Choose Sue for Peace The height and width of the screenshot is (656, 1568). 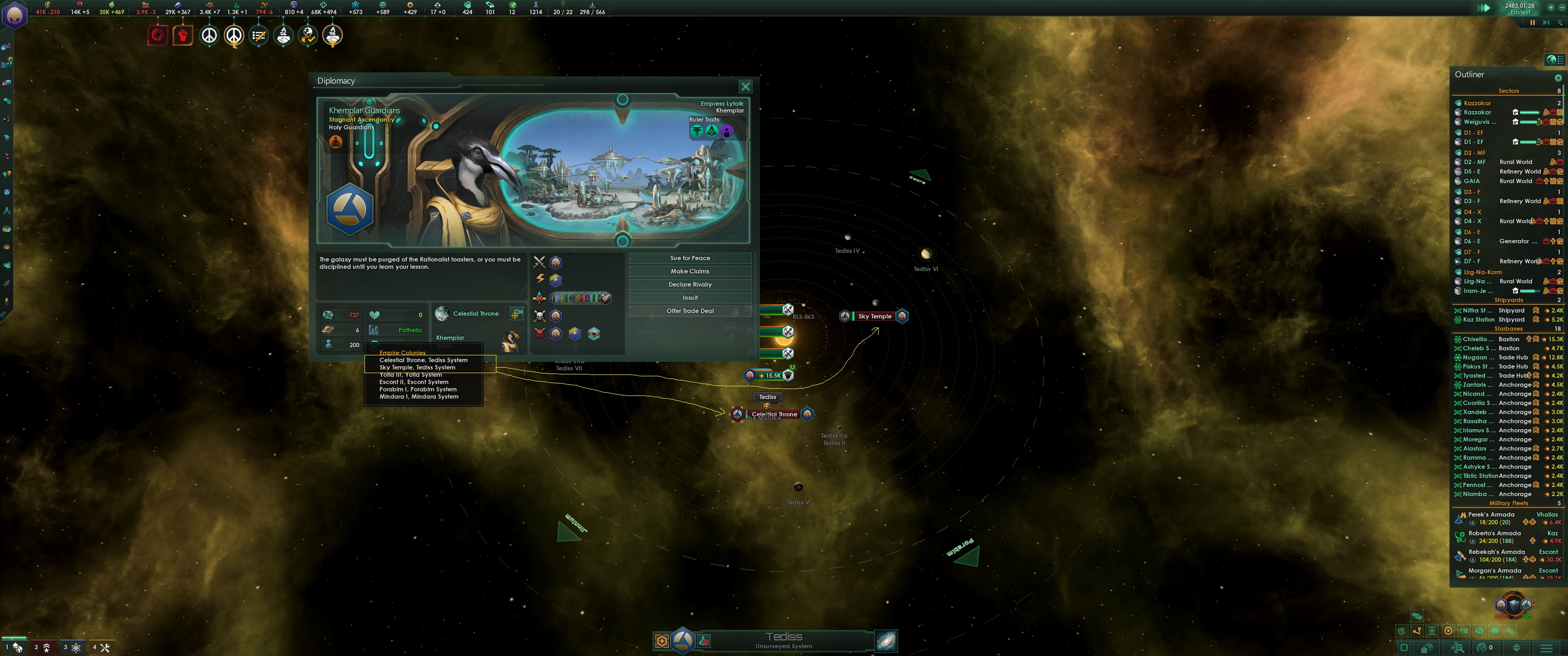click(x=690, y=258)
